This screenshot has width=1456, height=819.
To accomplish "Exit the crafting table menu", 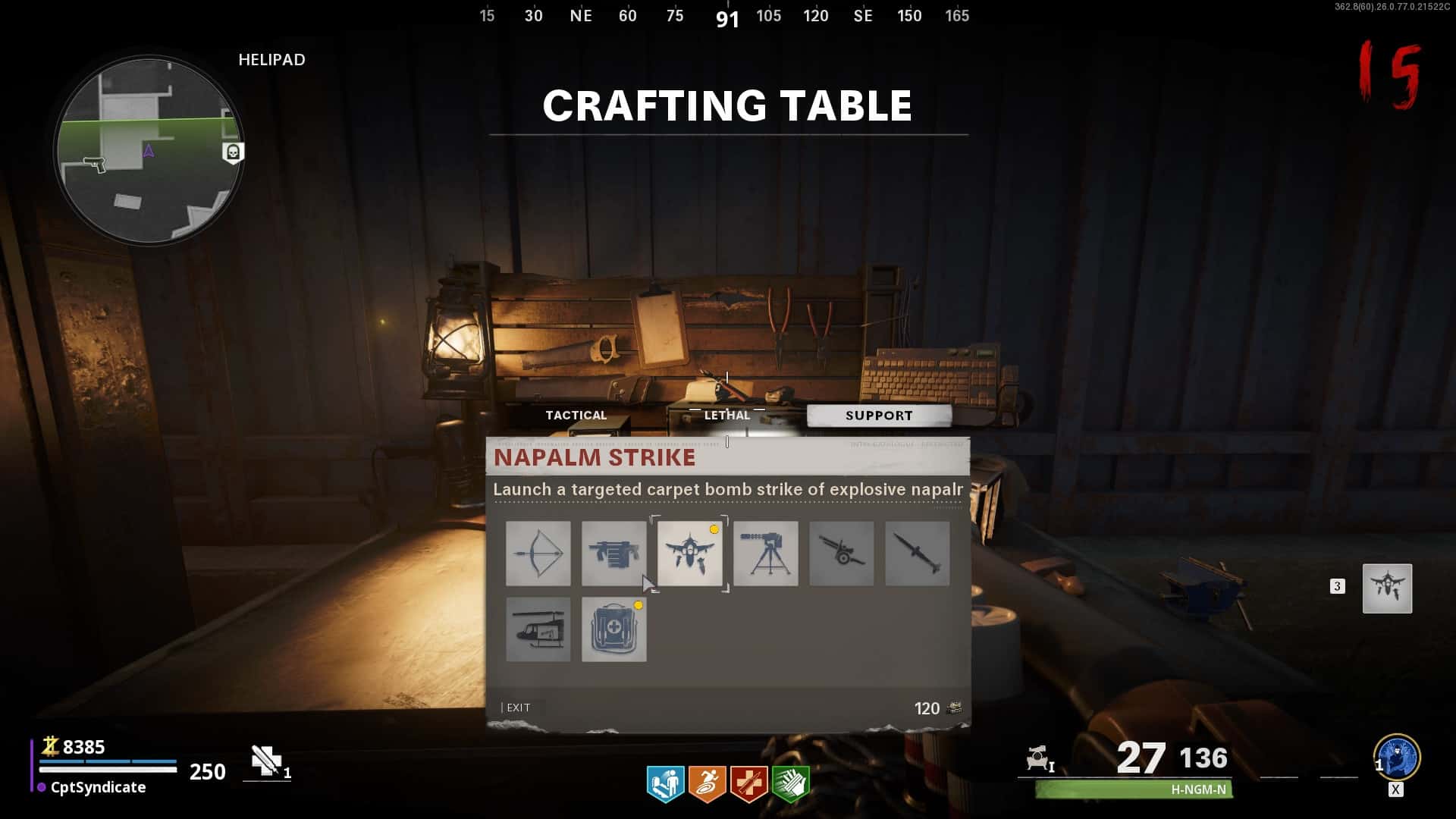I will pyautogui.click(x=518, y=708).
